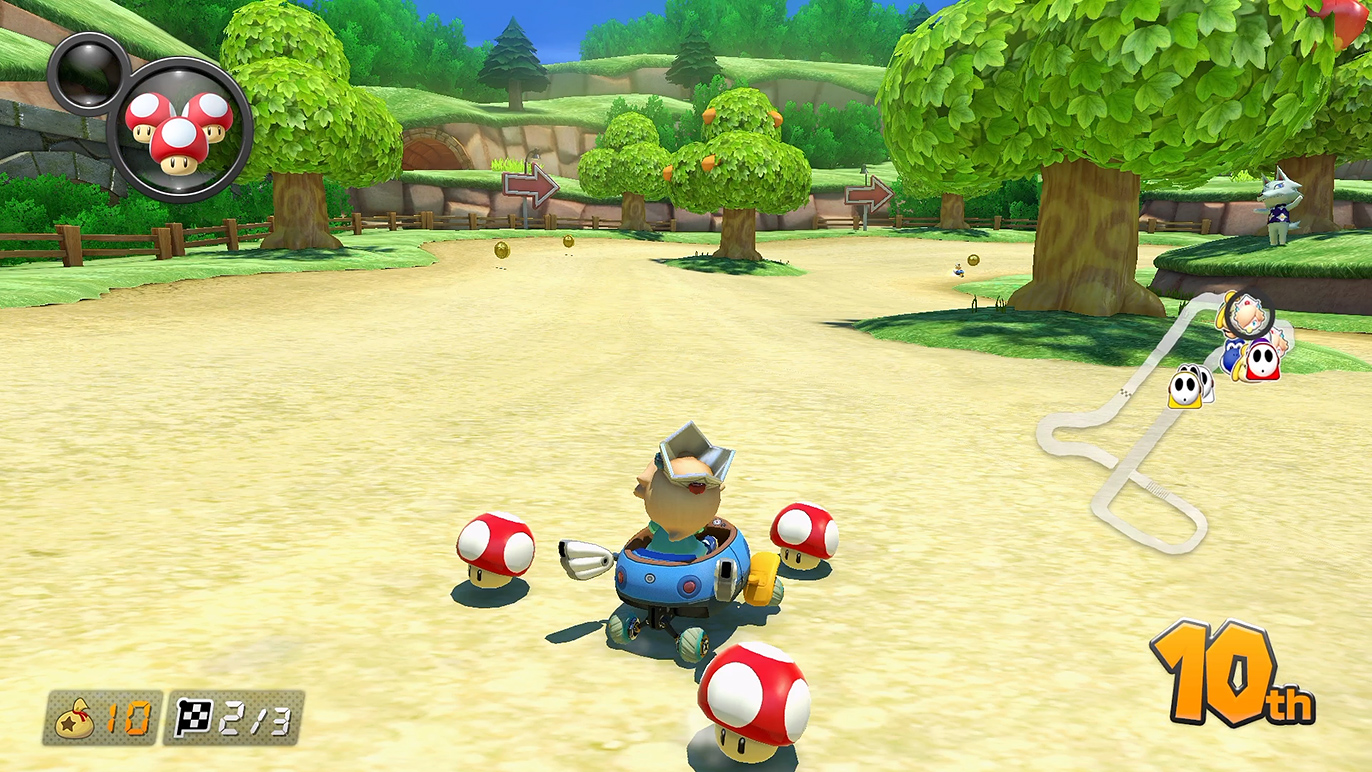Click the circled player marker on the minimap

[1249, 314]
